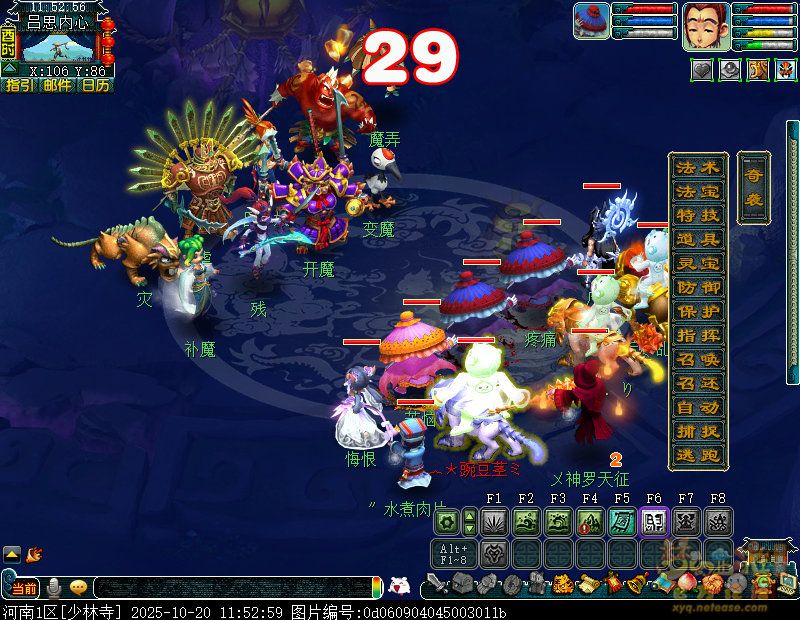Screen dimensions: 800x620
Task: Open the 邮件 mail button
Action: pos(57,86)
